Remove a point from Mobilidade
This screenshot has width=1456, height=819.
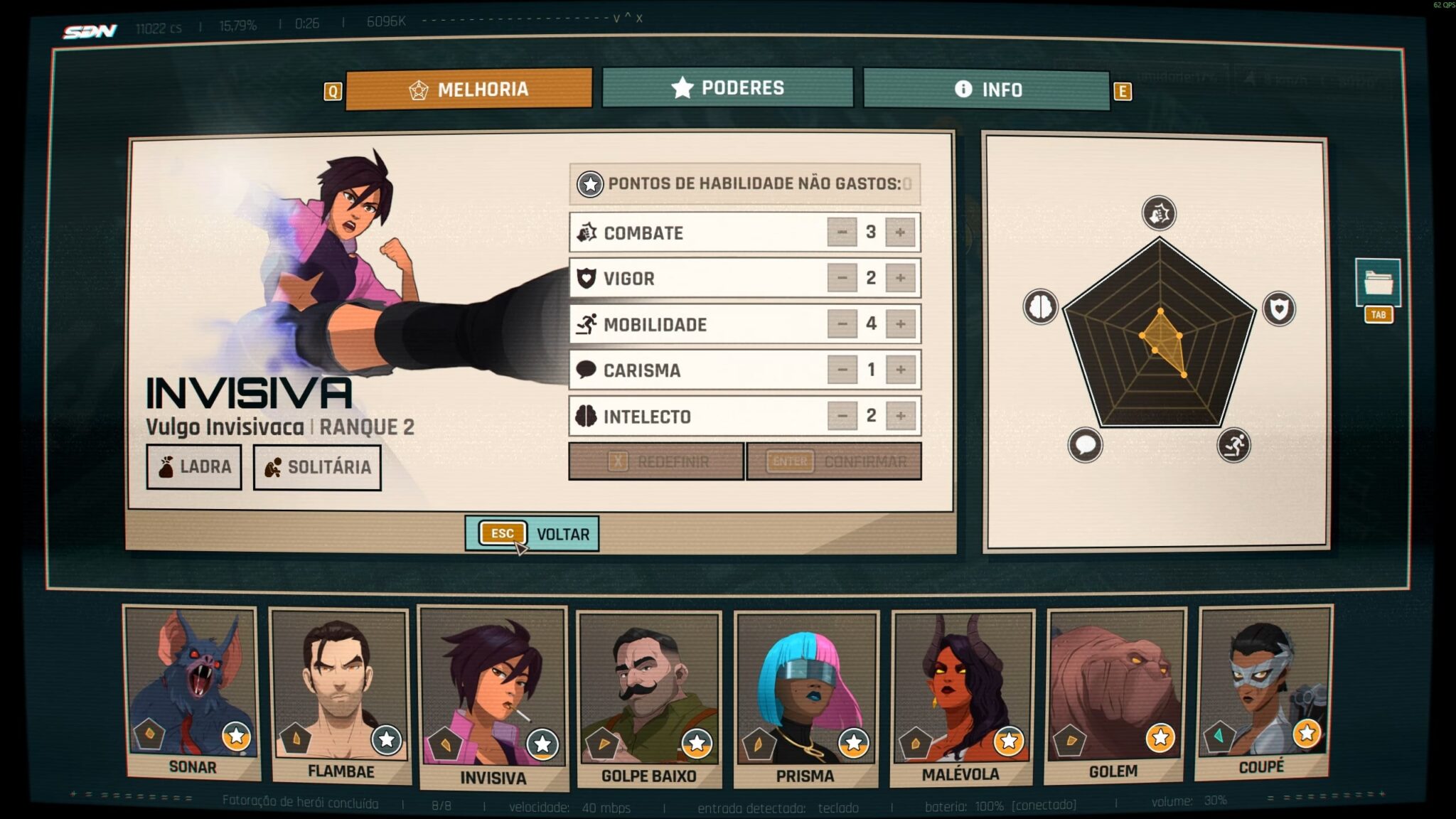coord(842,324)
